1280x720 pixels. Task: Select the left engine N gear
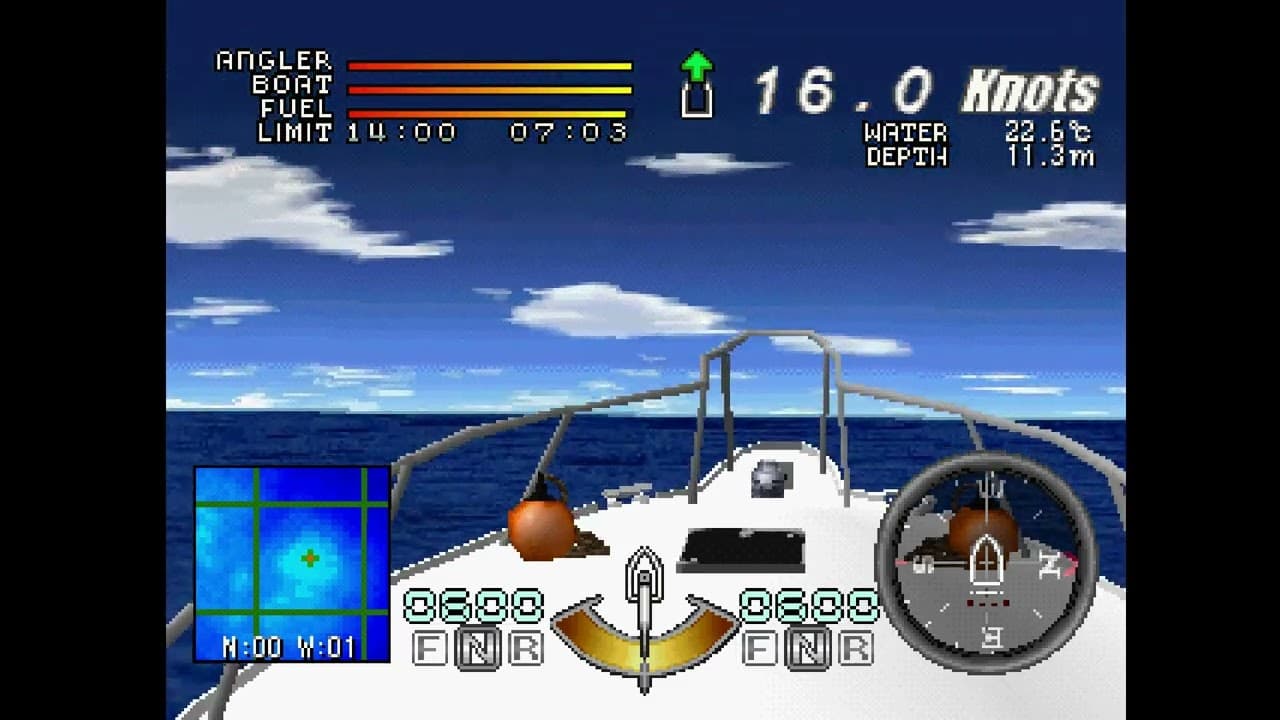click(x=477, y=649)
